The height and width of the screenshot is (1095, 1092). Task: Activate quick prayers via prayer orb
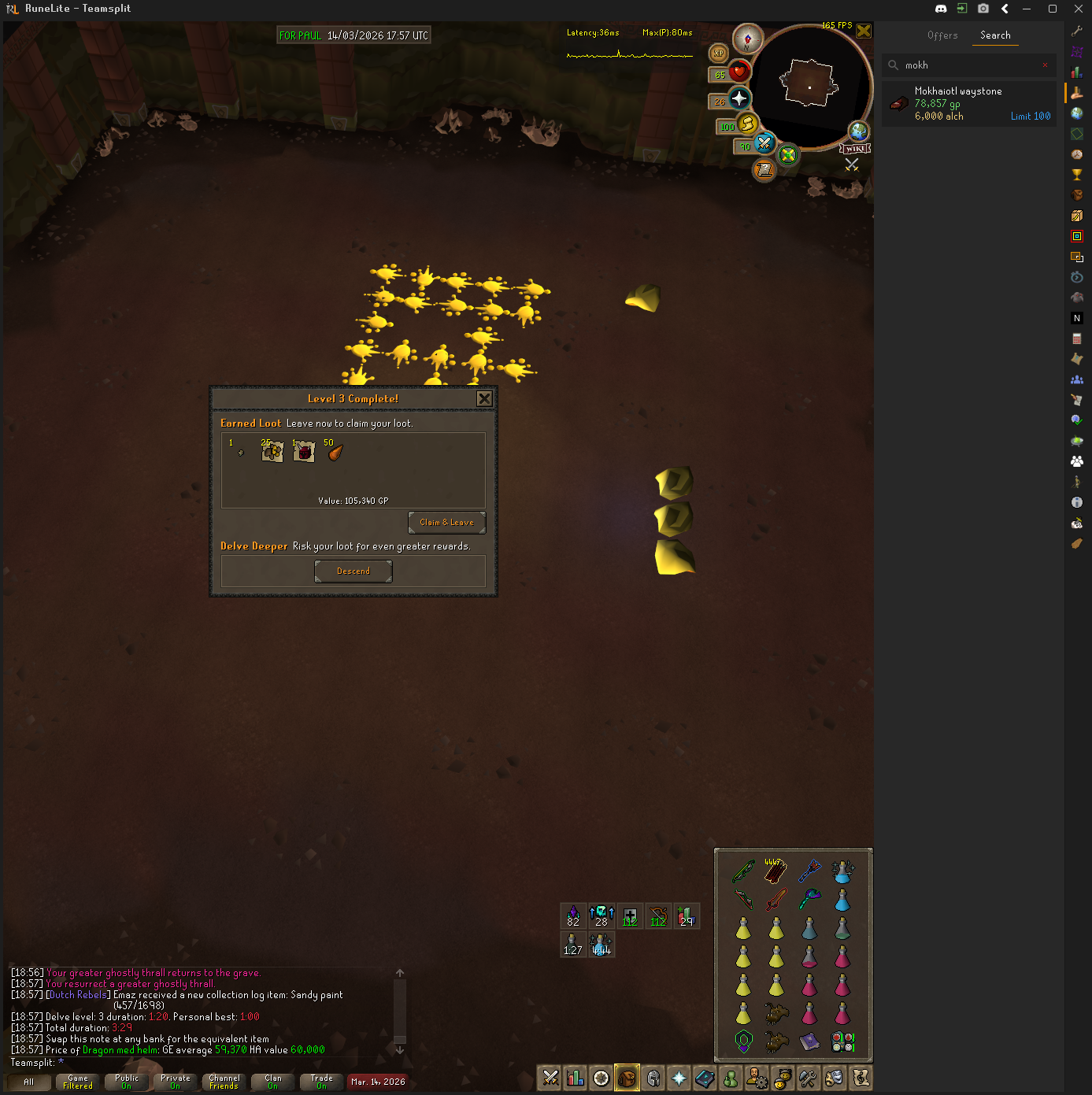click(x=738, y=98)
